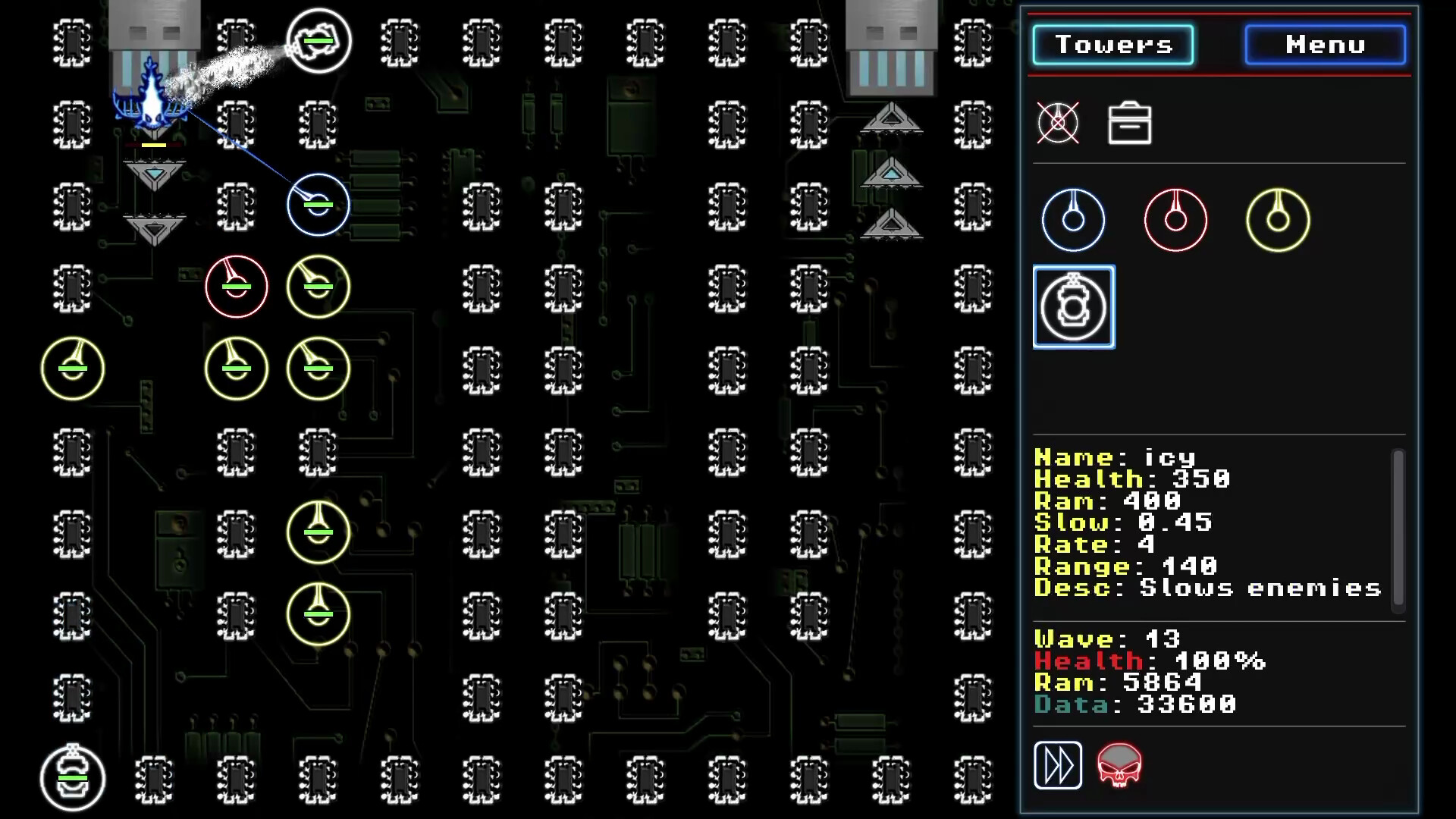
Task: Select the blue tower build icon
Action: tap(1073, 218)
